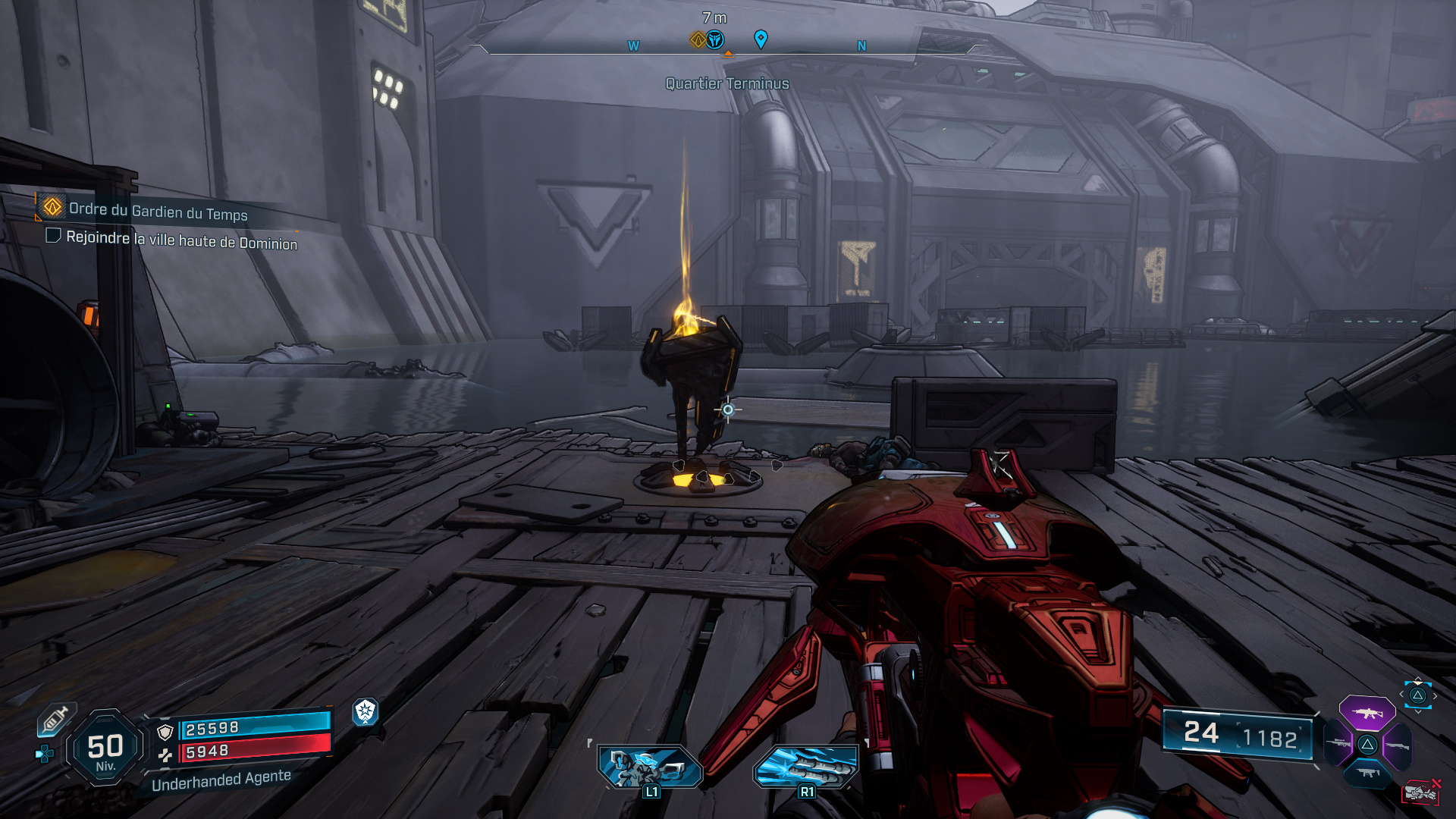1456x819 pixels.
Task: Open the left arrow beside the triangle weapon card
Action: 1401,694
